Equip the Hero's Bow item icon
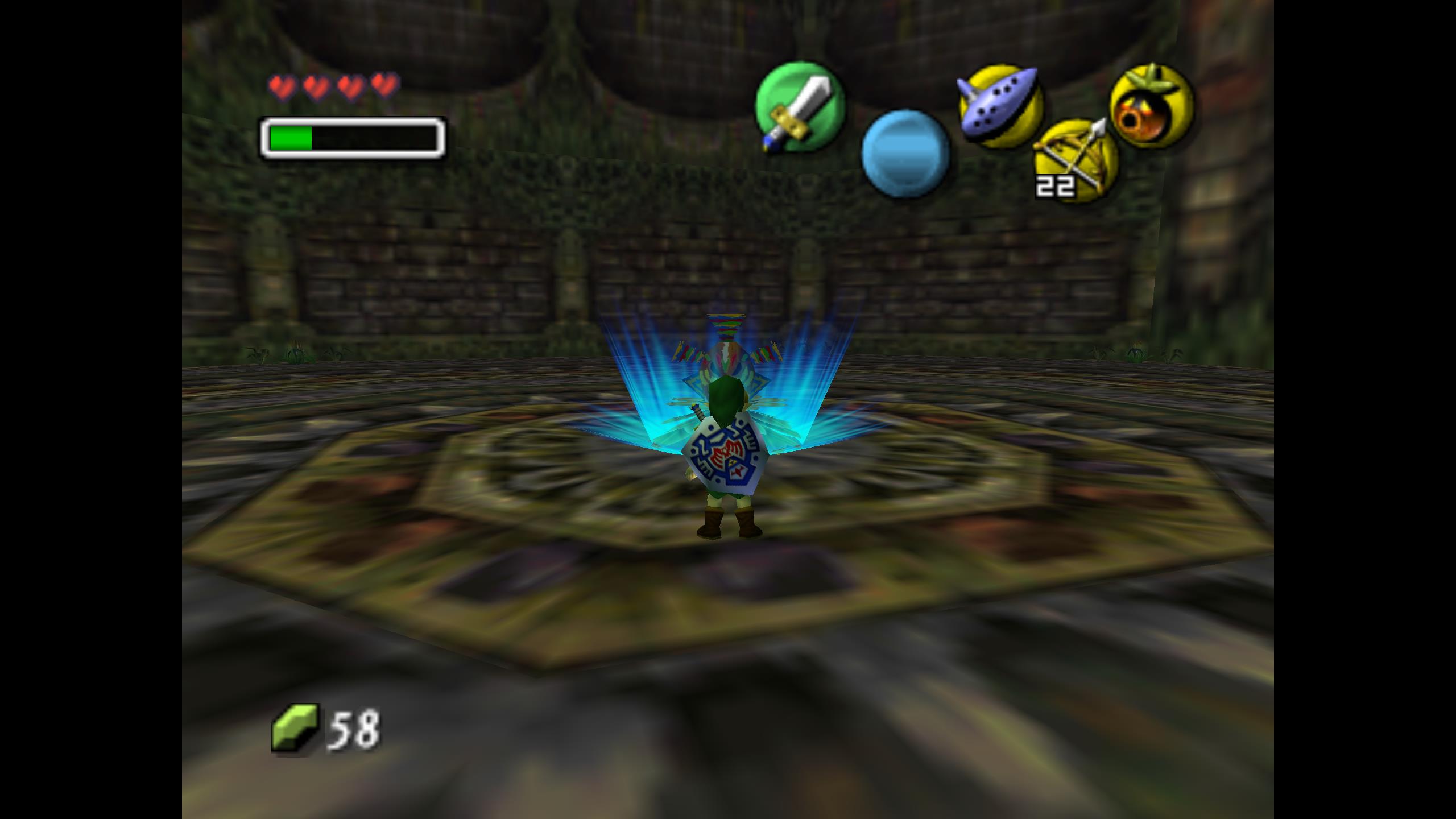The width and height of the screenshot is (1456, 819). tap(1076, 160)
